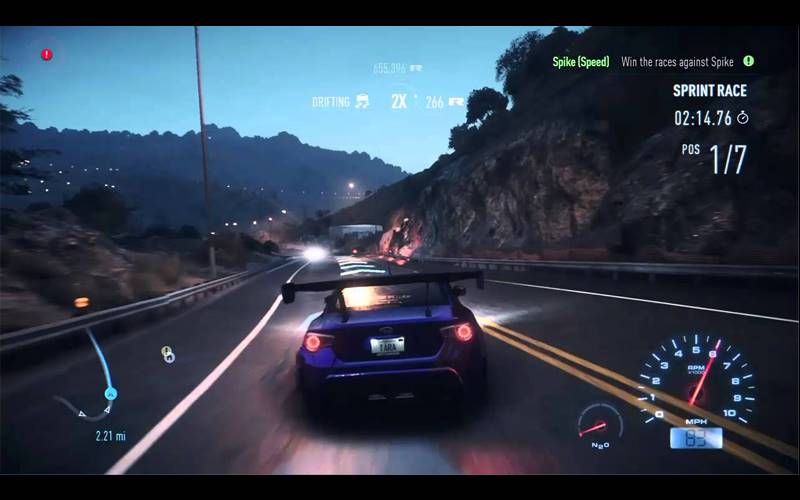Click the red exclamation alert icon
The image size is (800, 500).
click(x=46, y=54)
